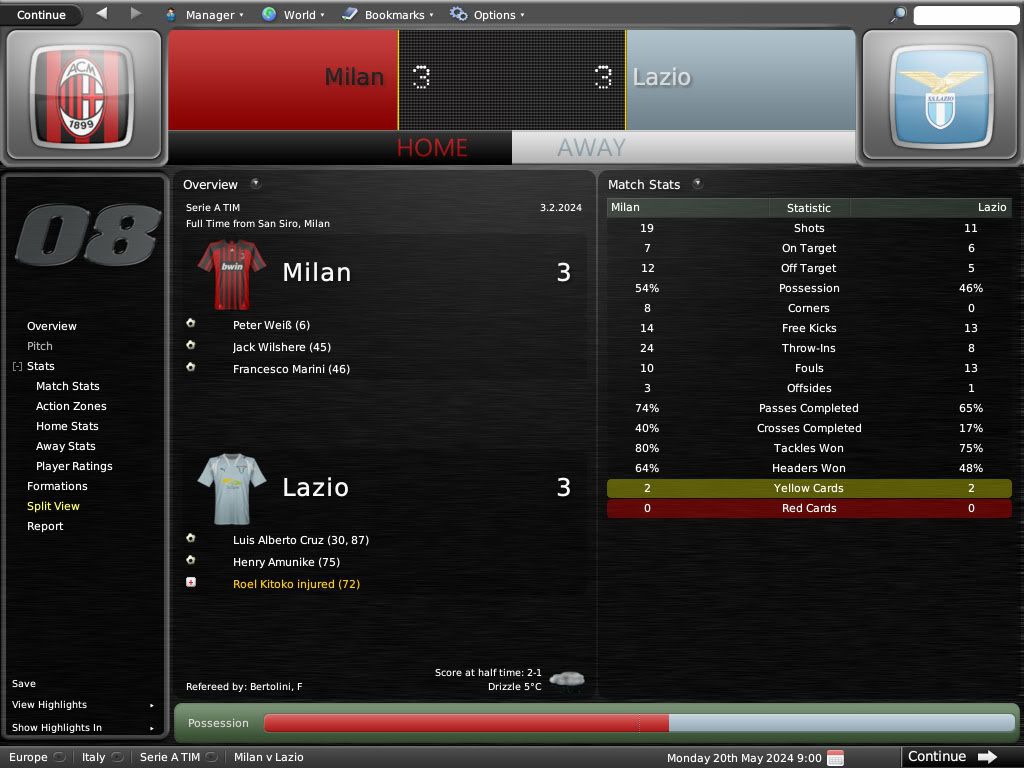Switch to the AWAY tab
Screen dimensions: 1024x768
pos(591,148)
